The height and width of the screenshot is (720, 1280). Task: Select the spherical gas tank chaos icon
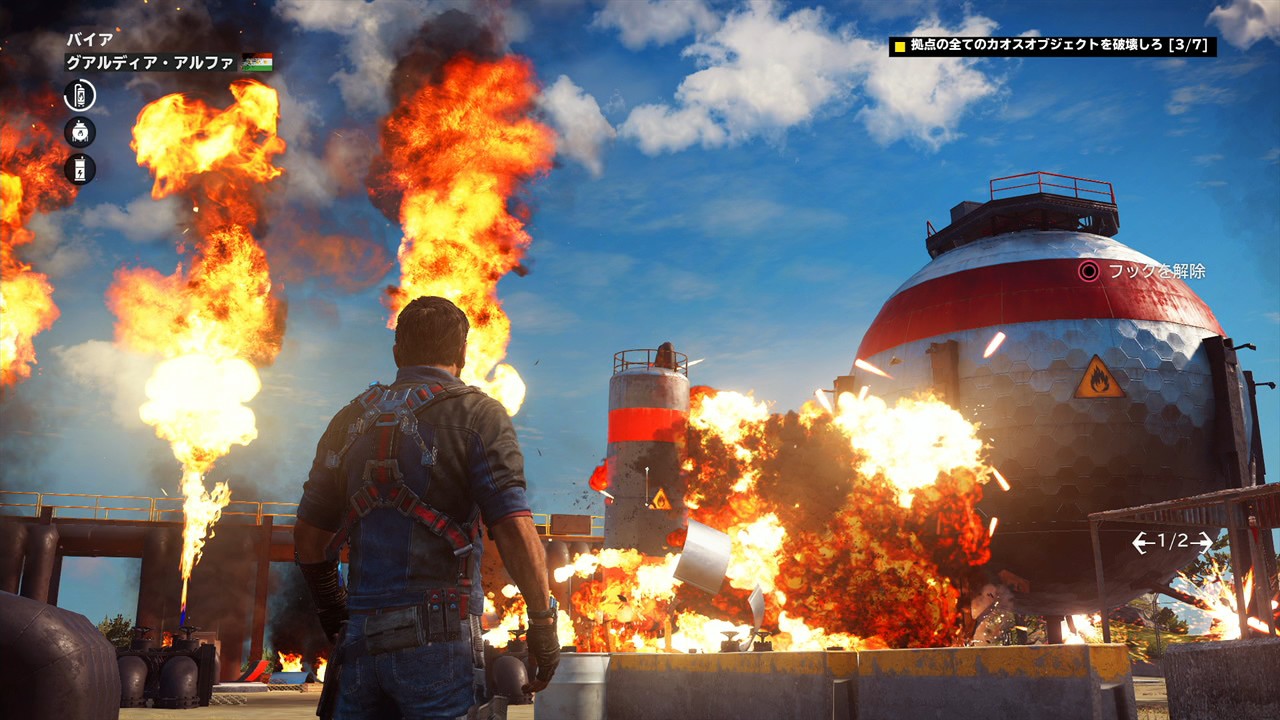point(80,132)
